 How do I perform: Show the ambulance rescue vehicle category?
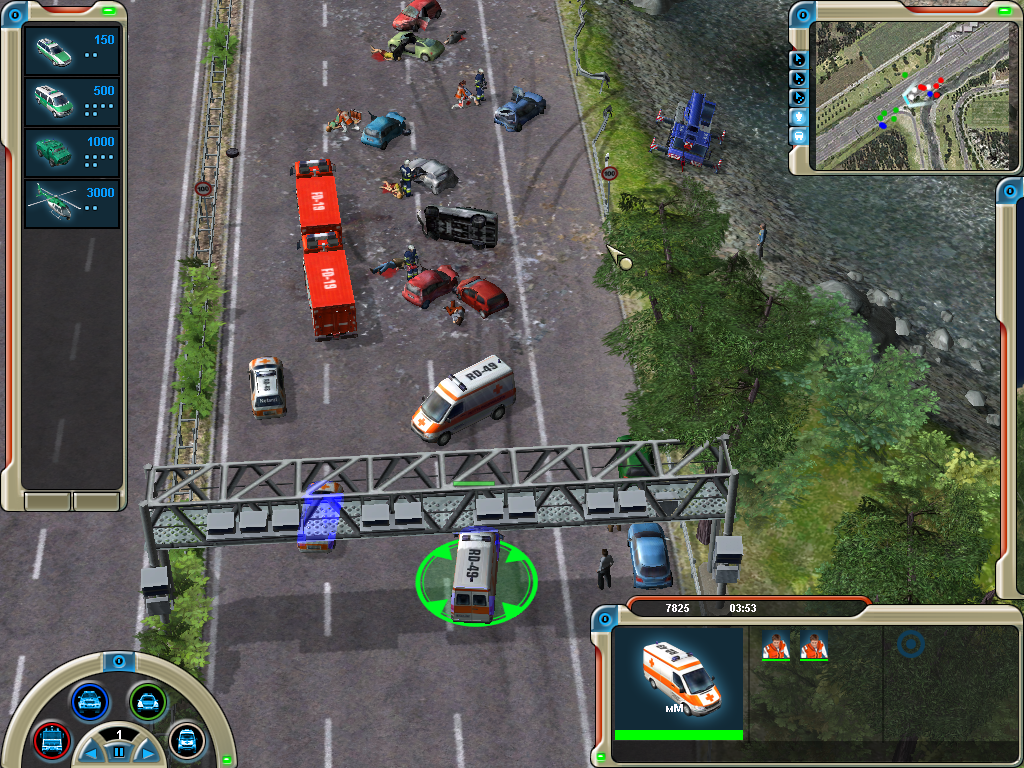186,740
